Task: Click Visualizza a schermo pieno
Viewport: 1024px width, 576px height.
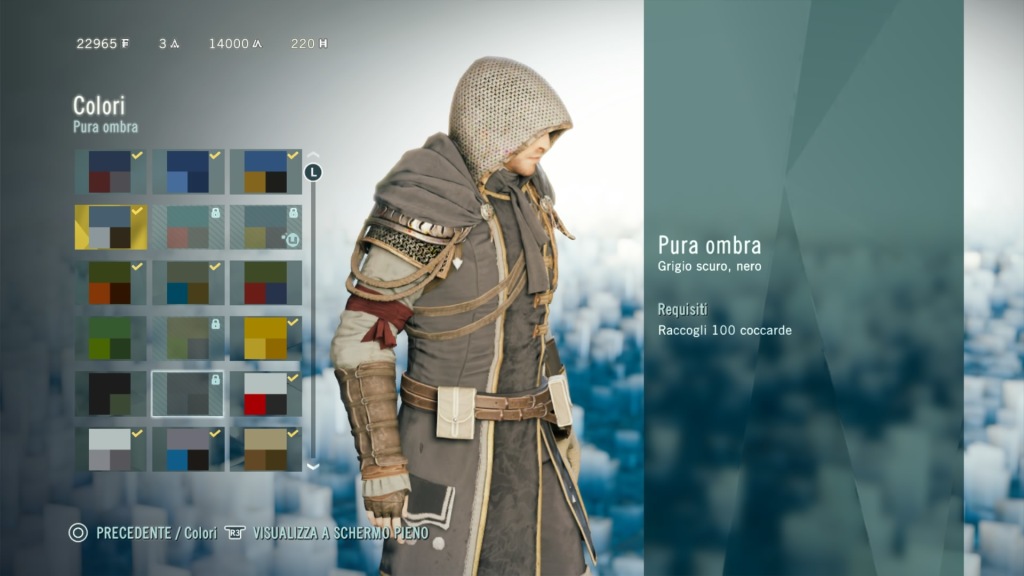Action: [327, 533]
